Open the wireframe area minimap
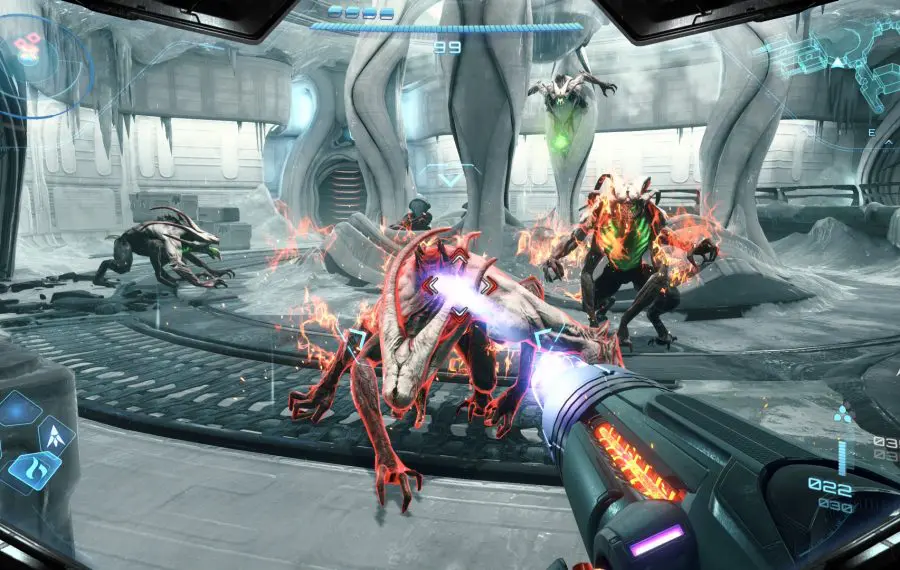 point(840,55)
